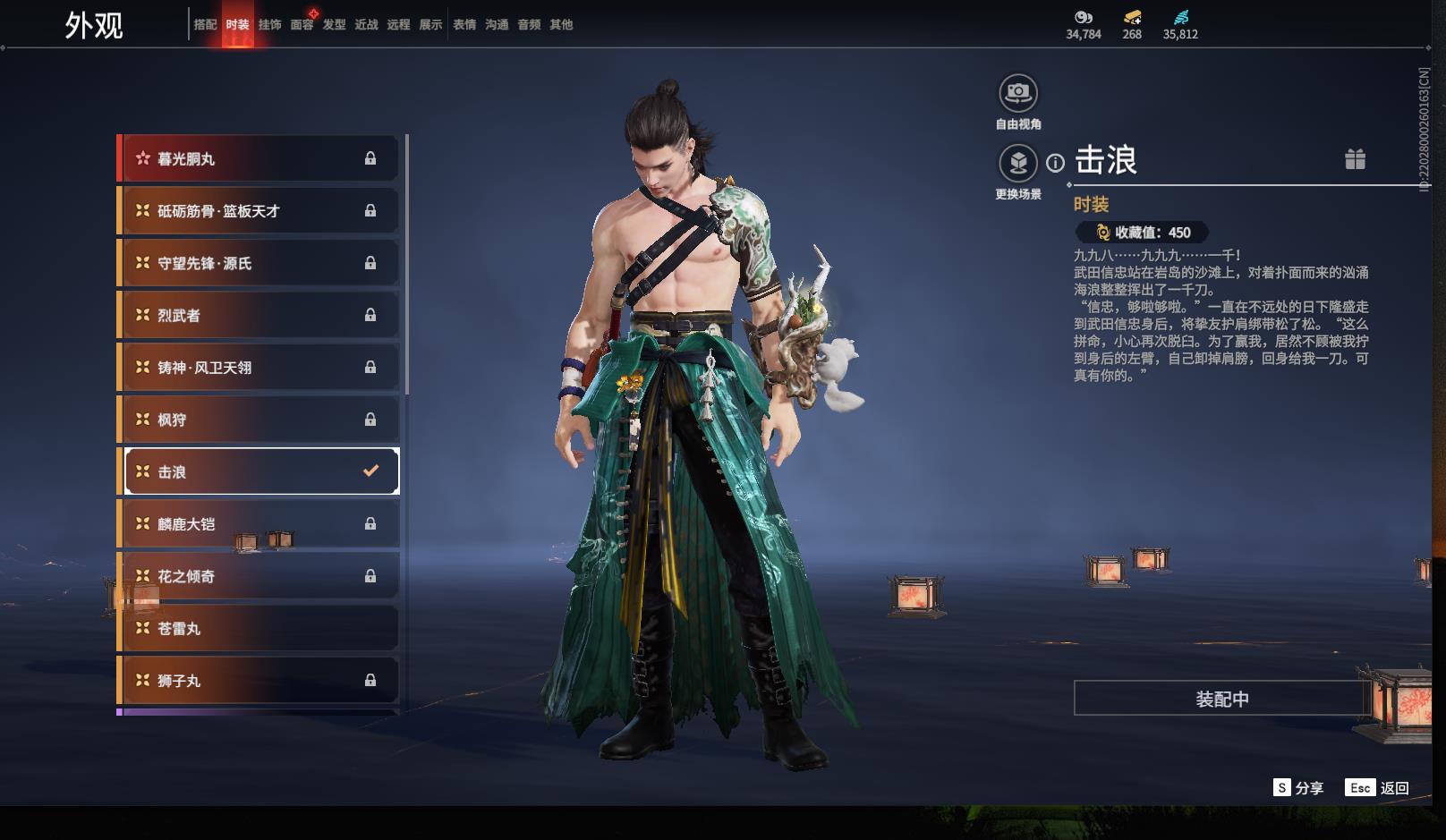Choose the 守望先锋·源氏 outfit row

[x=259, y=264]
